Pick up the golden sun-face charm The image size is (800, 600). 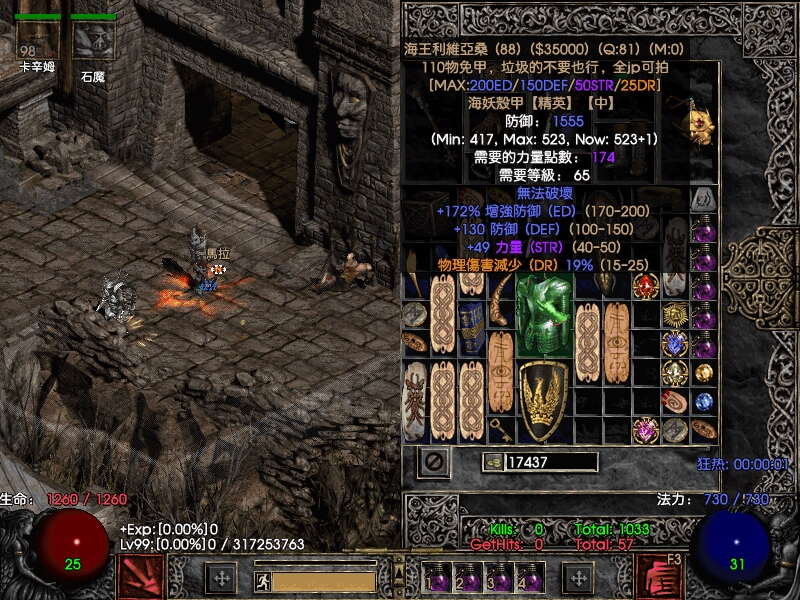click(x=675, y=315)
